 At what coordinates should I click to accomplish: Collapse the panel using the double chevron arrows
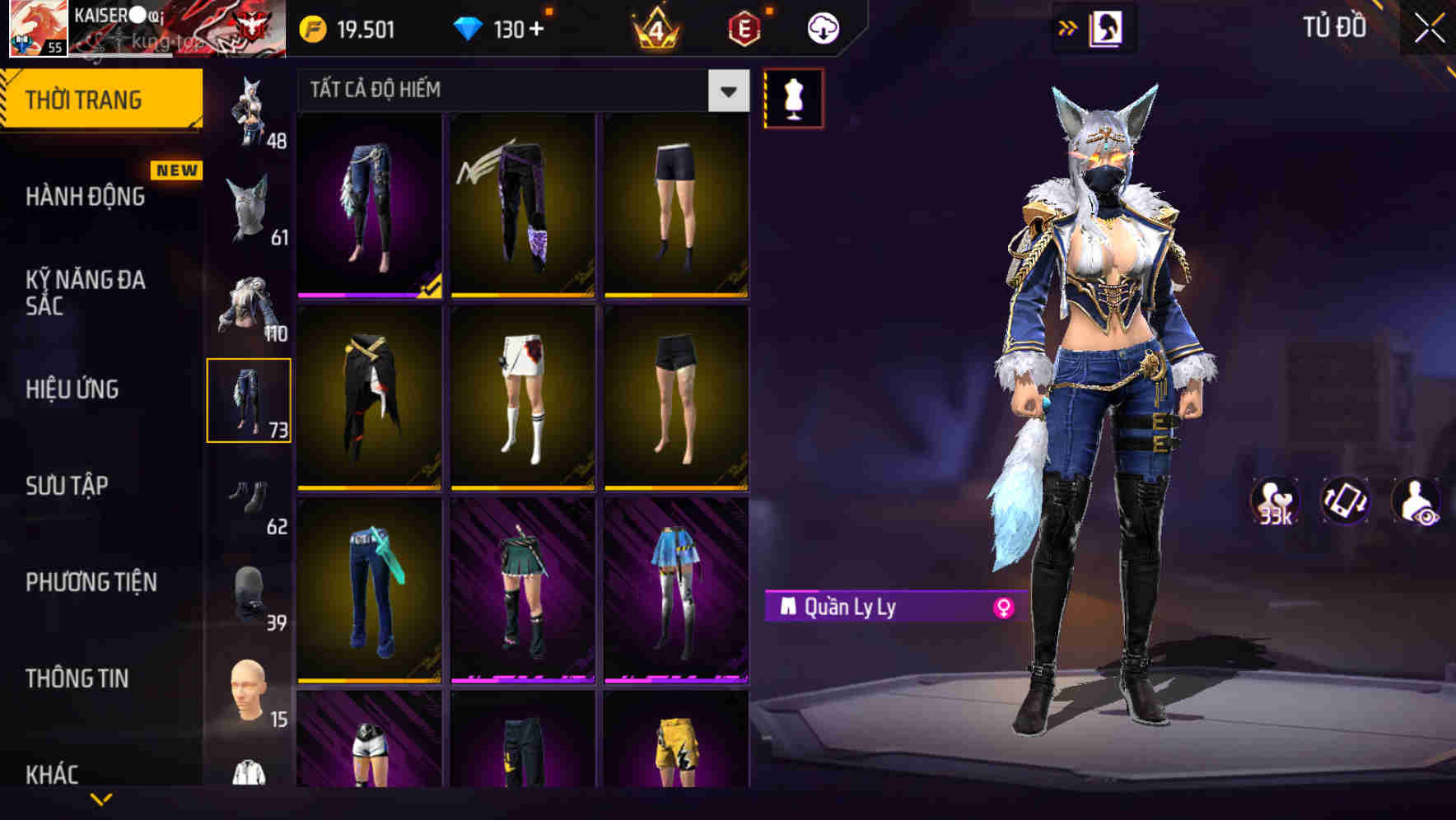(1067, 27)
